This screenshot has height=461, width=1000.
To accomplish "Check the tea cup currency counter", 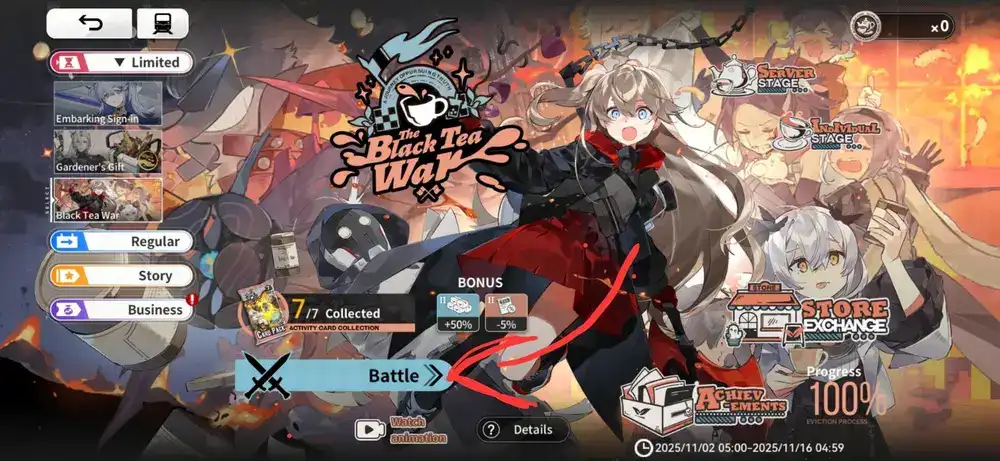I will click(901, 27).
